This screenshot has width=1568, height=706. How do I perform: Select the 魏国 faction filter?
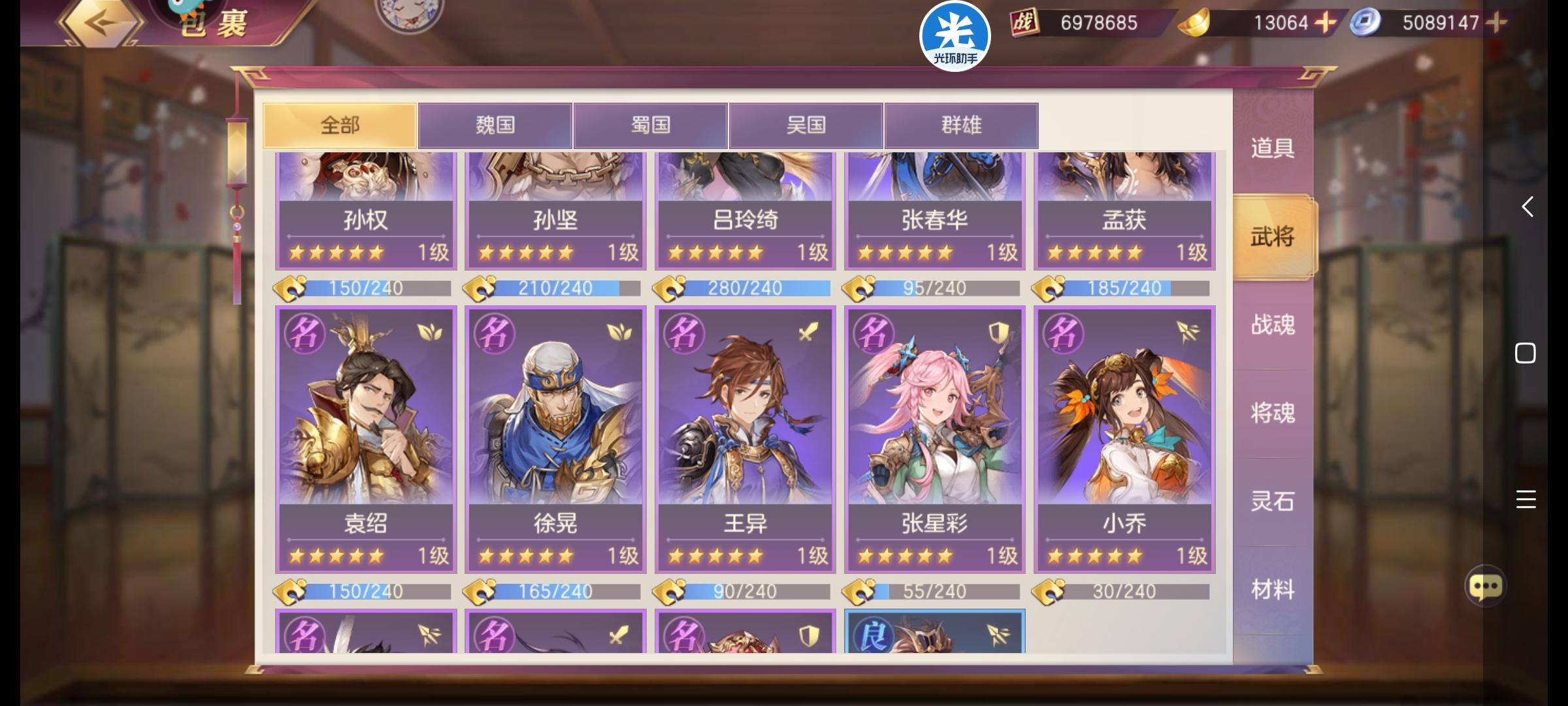point(495,126)
